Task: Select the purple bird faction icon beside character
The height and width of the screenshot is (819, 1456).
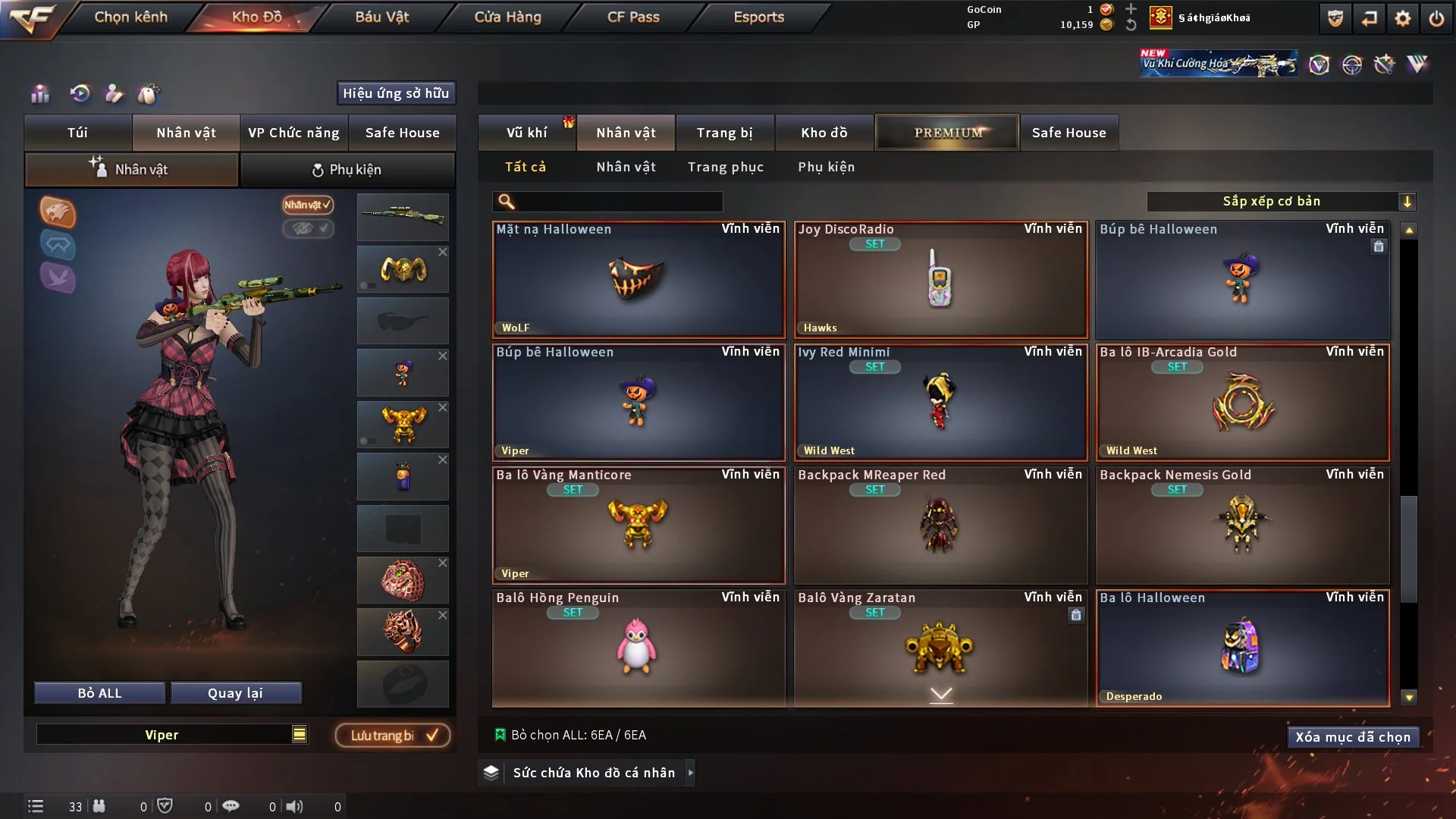Action: click(58, 279)
